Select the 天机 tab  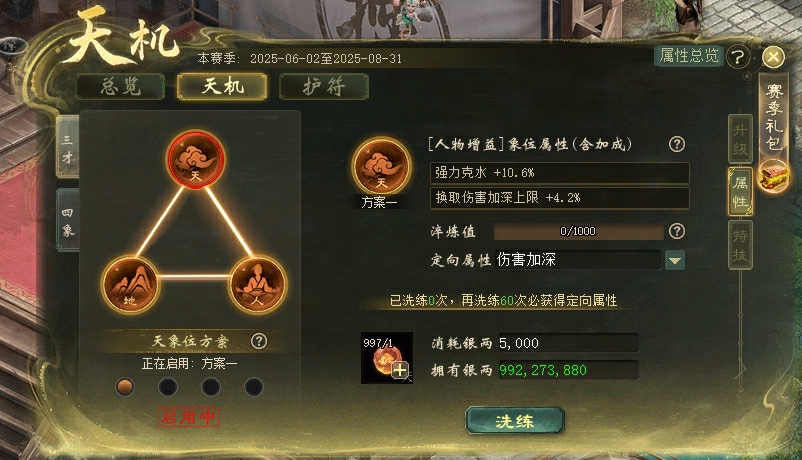point(222,86)
